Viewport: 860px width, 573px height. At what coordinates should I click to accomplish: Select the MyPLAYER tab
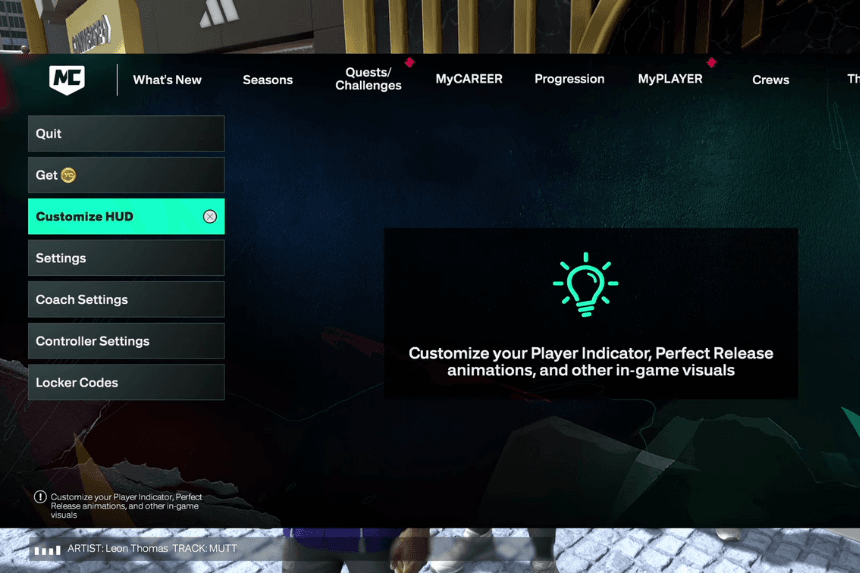click(x=670, y=79)
